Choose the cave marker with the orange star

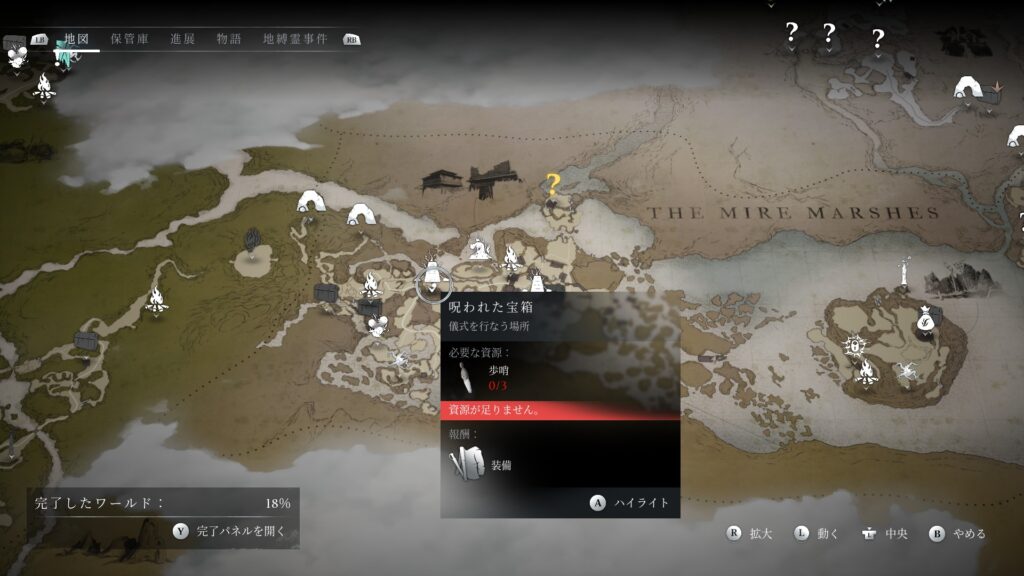tap(968, 88)
